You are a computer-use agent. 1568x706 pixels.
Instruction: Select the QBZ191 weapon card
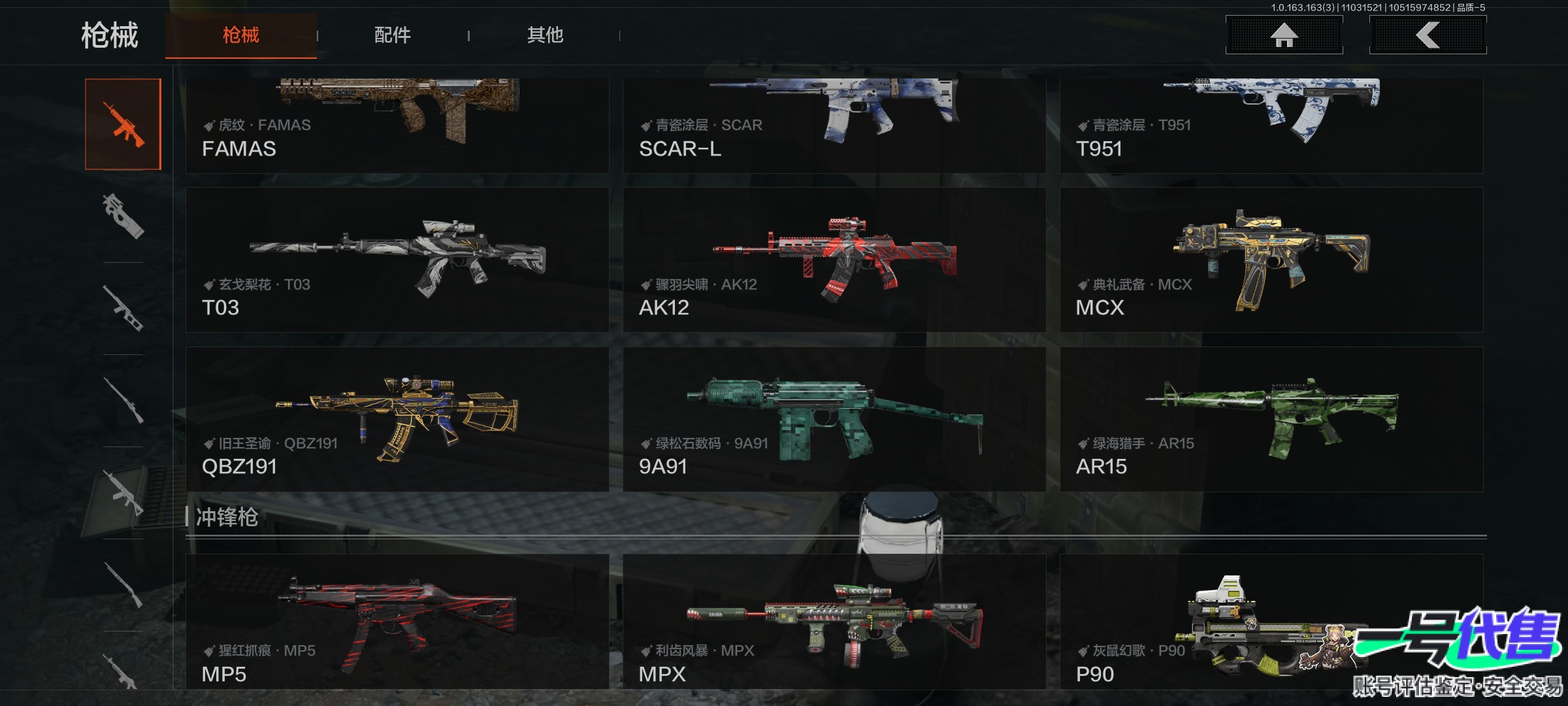point(397,419)
